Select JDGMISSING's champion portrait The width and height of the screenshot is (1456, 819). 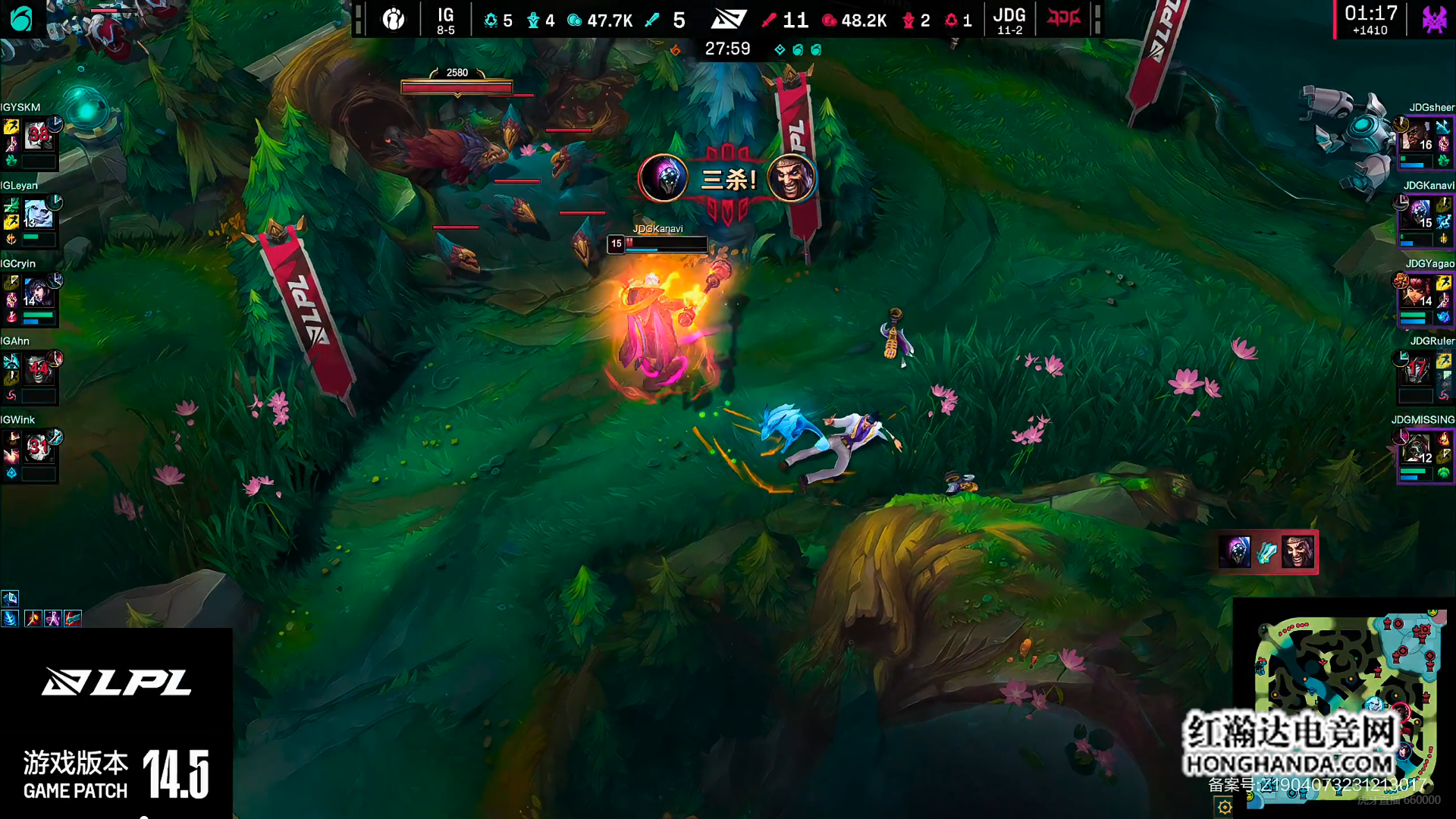[x=1415, y=449]
